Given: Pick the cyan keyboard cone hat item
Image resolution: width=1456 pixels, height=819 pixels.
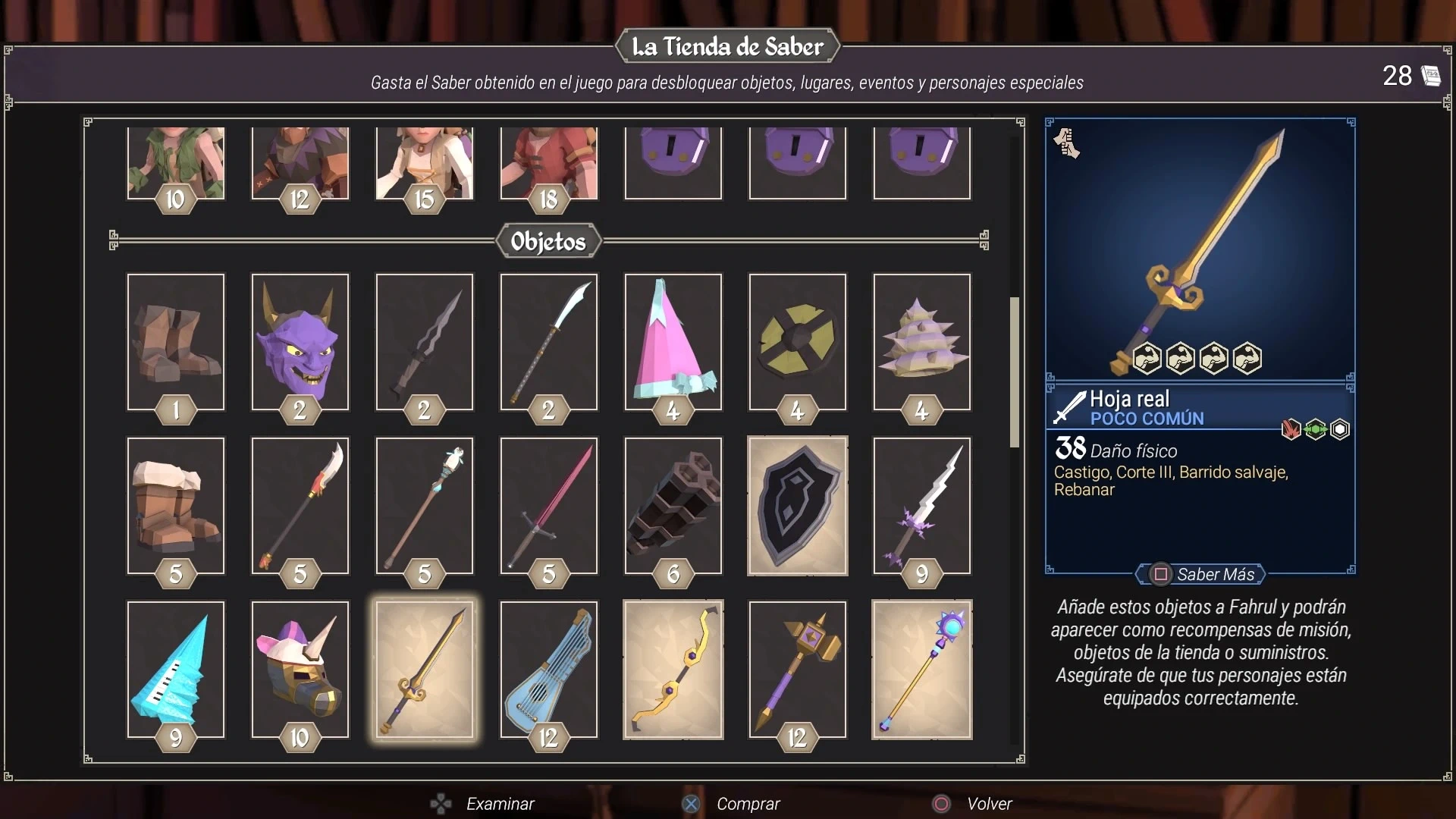Looking at the screenshot, I should (175, 669).
